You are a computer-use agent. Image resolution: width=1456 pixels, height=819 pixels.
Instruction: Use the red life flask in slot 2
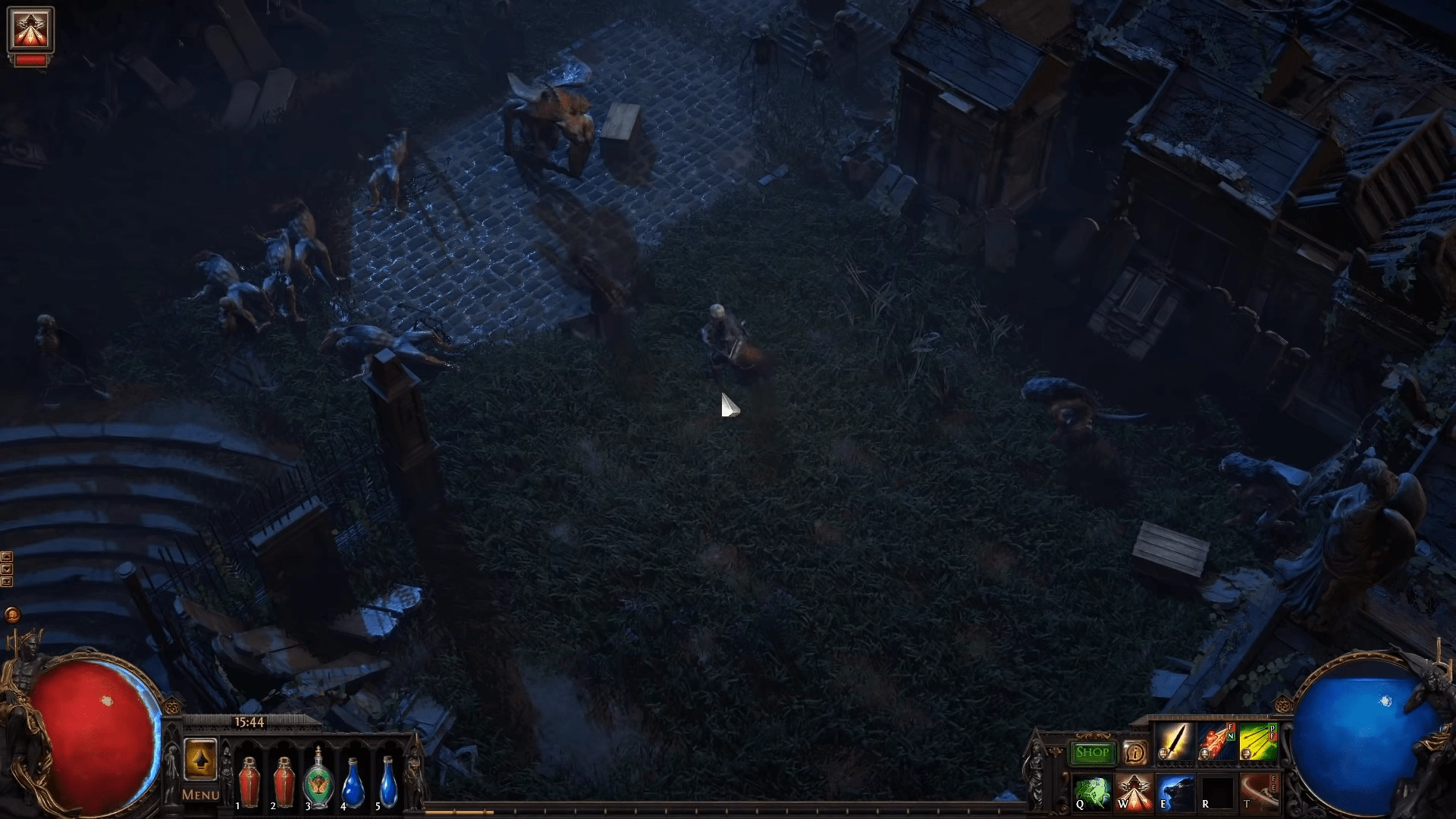pos(284,781)
